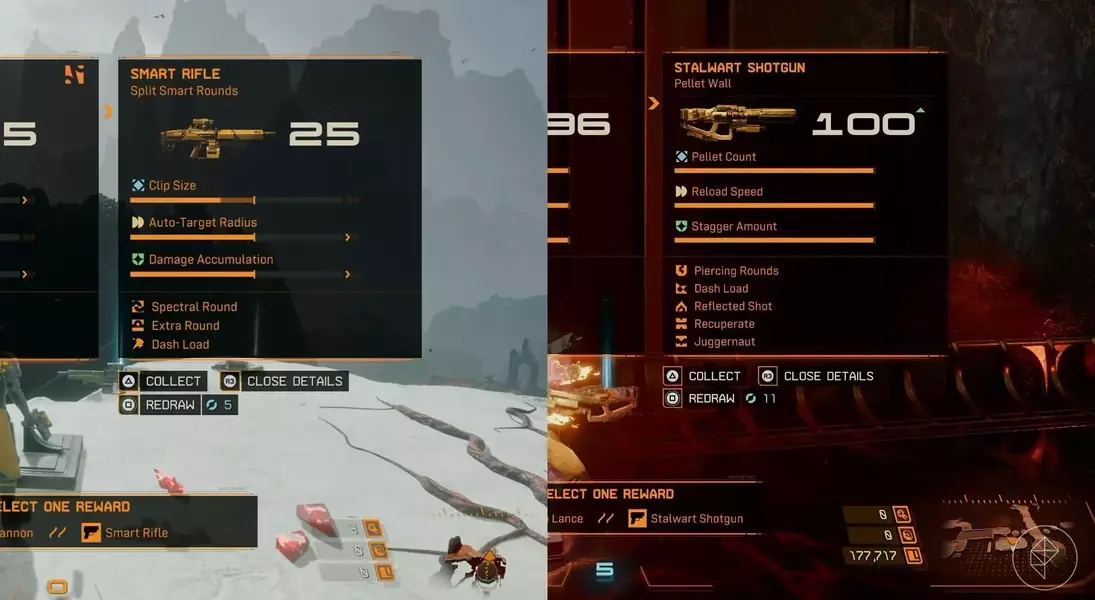Select the Pellet Count stat row
The width and height of the screenshot is (1095, 600).
pos(723,157)
